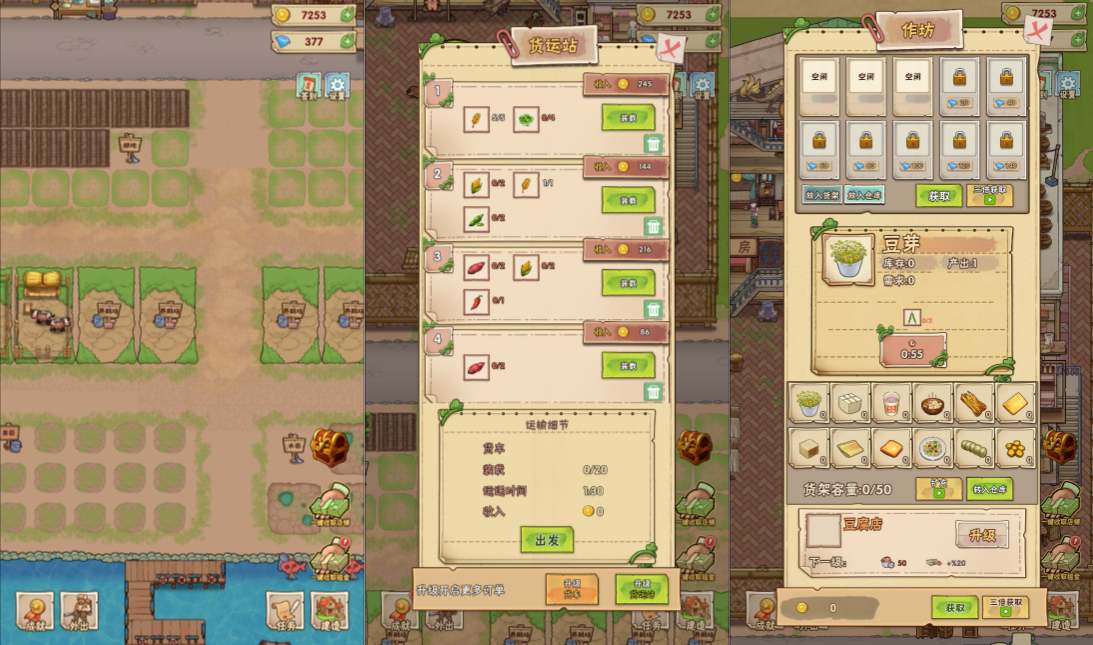Upgrade the freight station with the green button
Image resolution: width=1093 pixels, height=645 pixels.
pyautogui.click(x=642, y=589)
